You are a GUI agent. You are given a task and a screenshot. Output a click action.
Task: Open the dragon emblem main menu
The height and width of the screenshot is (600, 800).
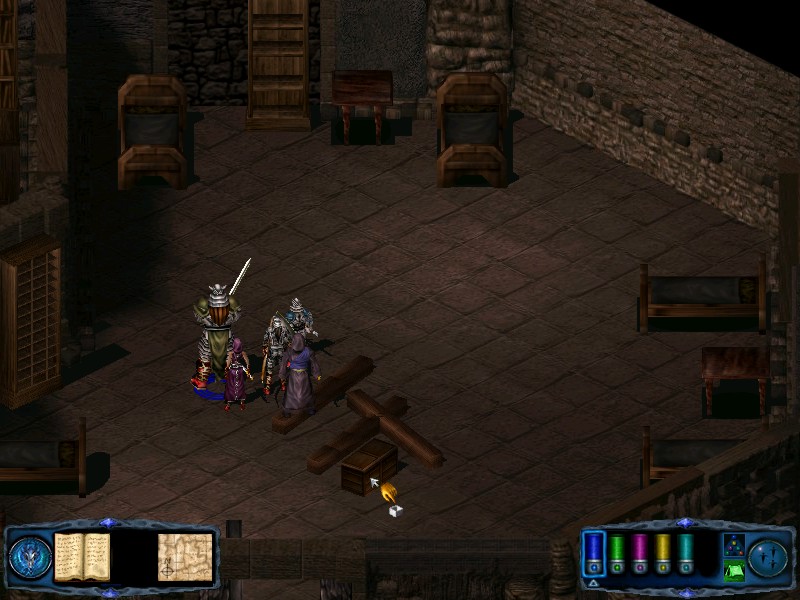(30, 557)
